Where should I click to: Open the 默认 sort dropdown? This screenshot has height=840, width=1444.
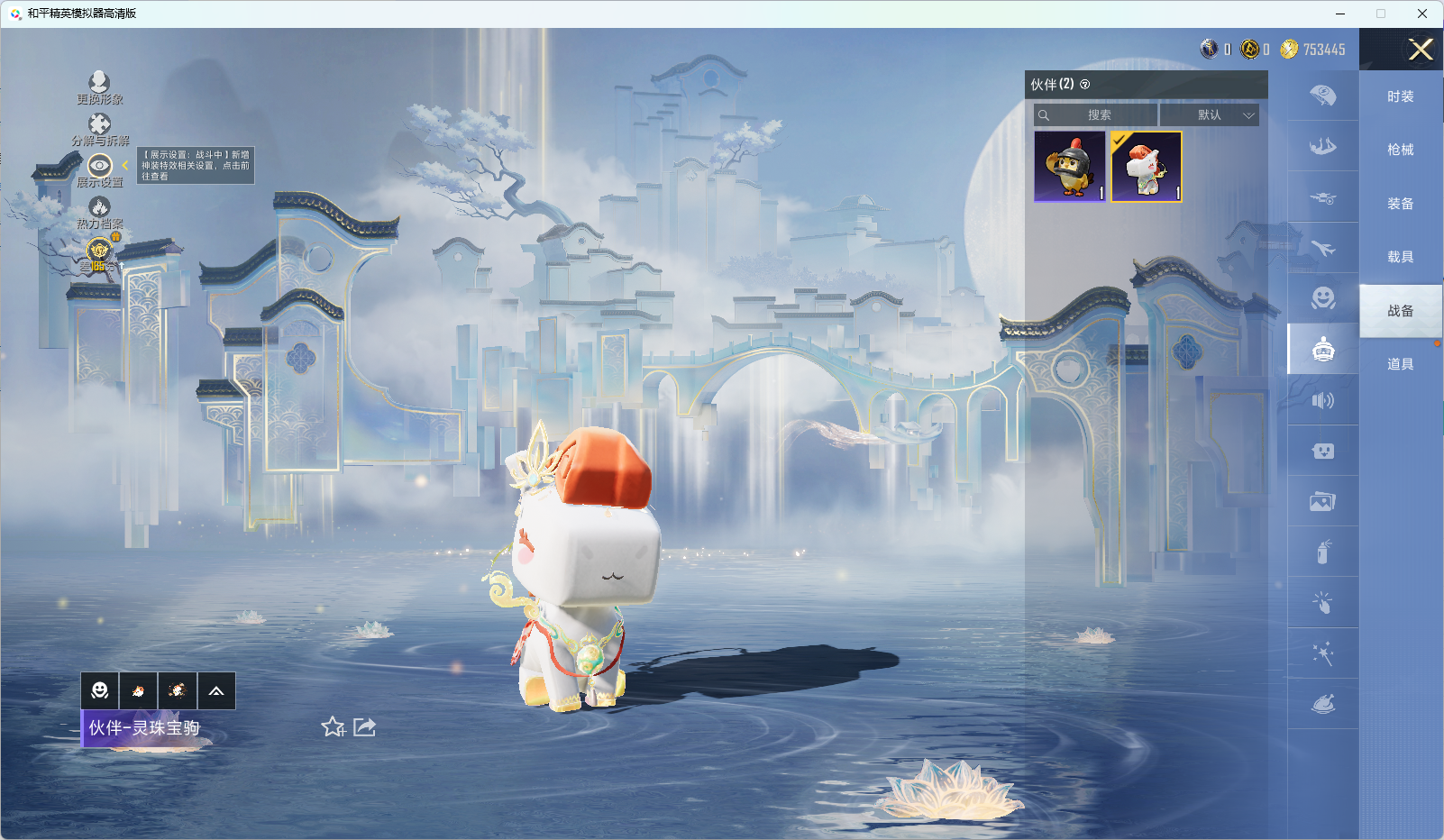1210,115
